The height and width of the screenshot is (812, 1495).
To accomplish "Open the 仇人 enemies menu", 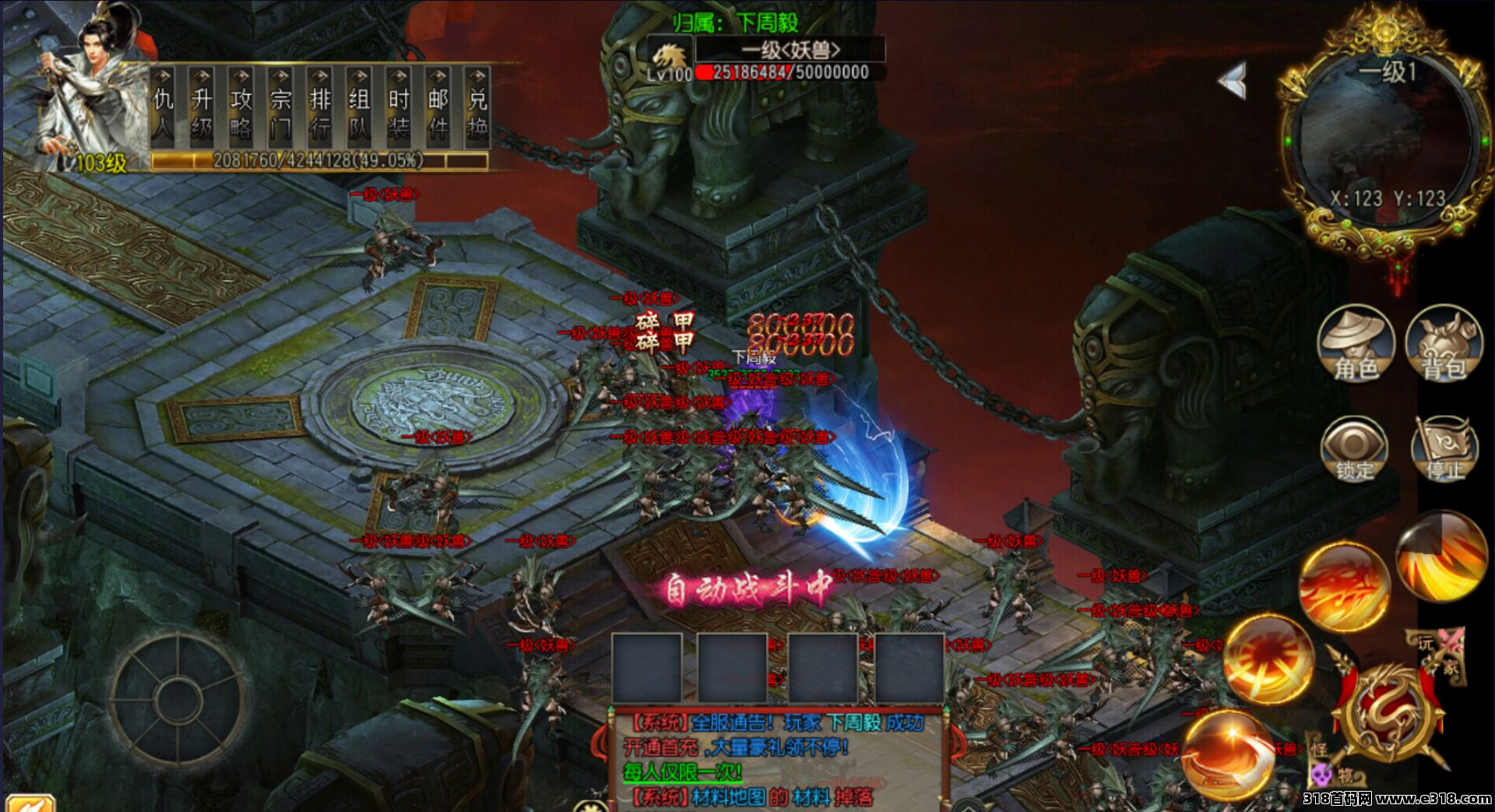I will 163,109.
